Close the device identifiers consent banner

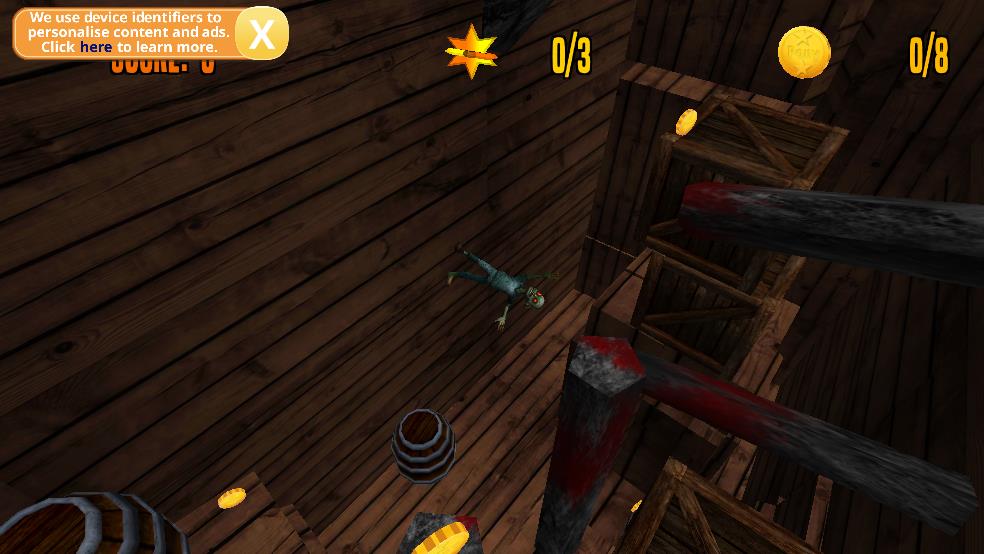pyautogui.click(x=262, y=34)
